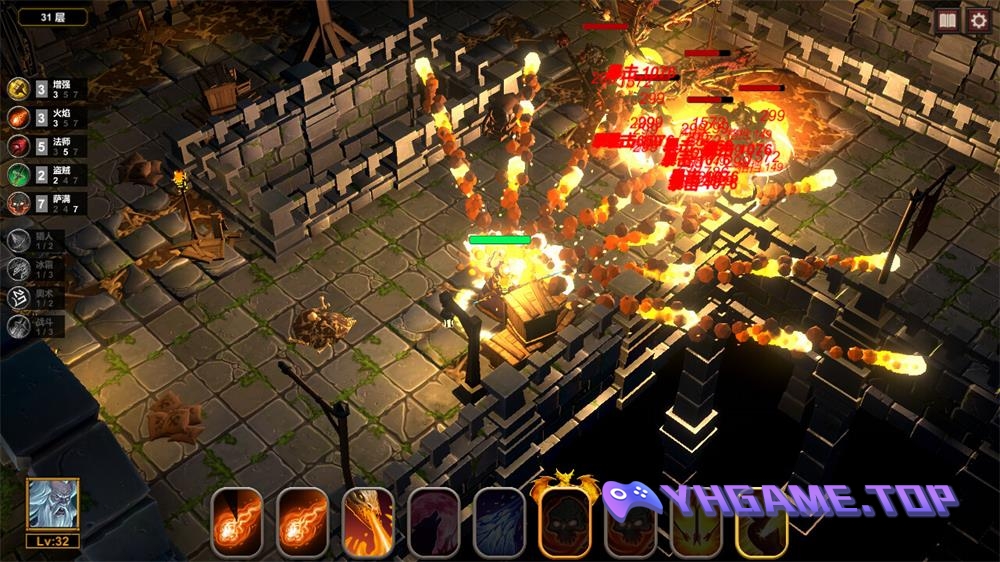
Task: Click the 法师 mage synergy icon
Action: click(x=18, y=146)
